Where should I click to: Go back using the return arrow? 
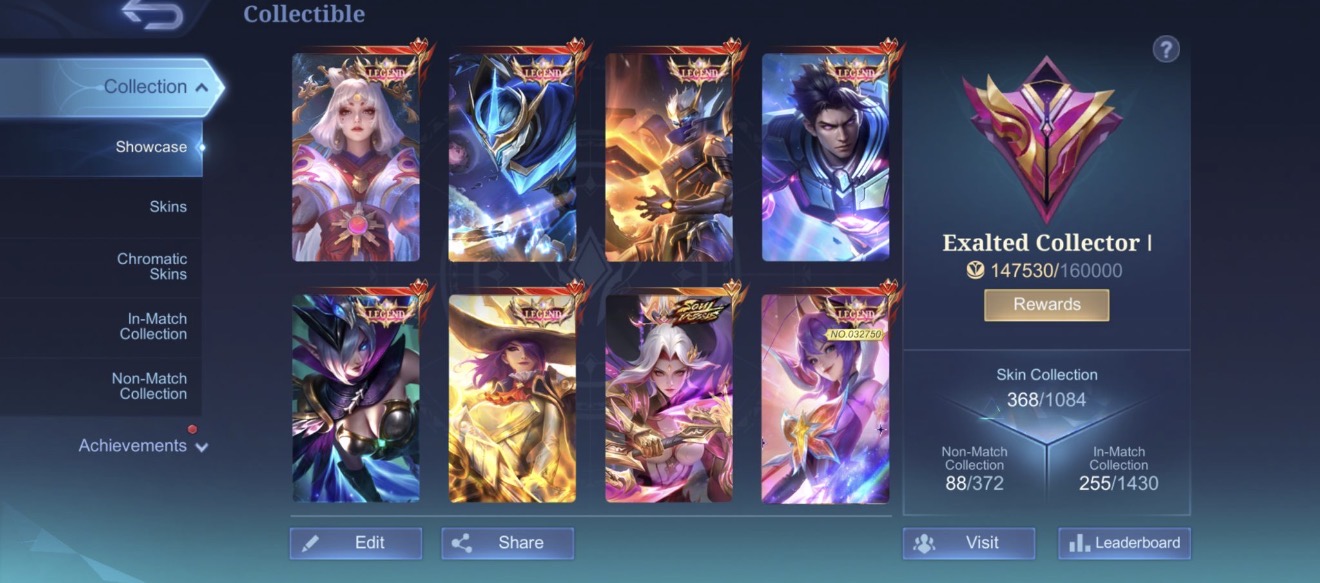pyautogui.click(x=153, y=14)
